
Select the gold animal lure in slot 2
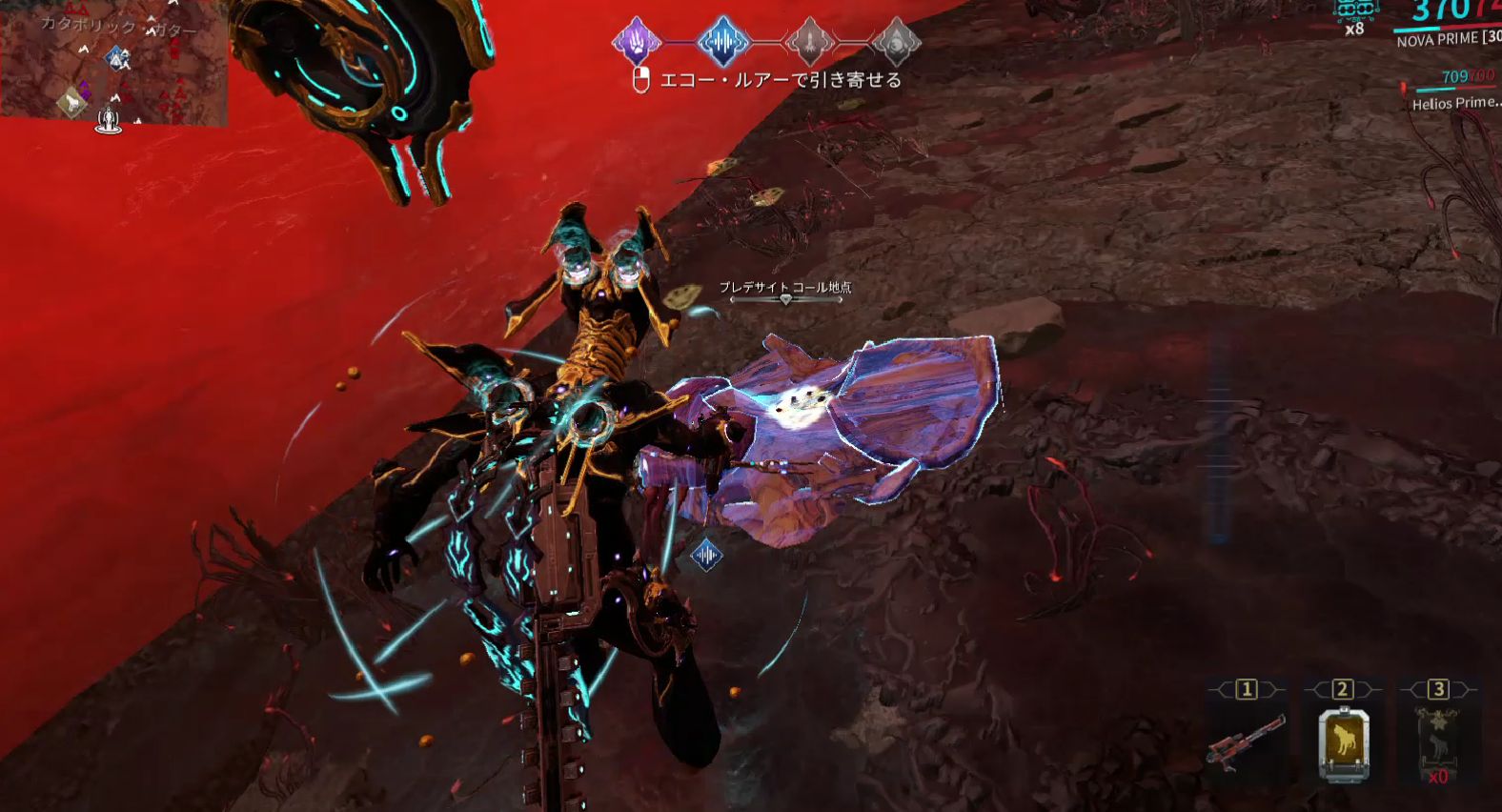click(1343, 743)
